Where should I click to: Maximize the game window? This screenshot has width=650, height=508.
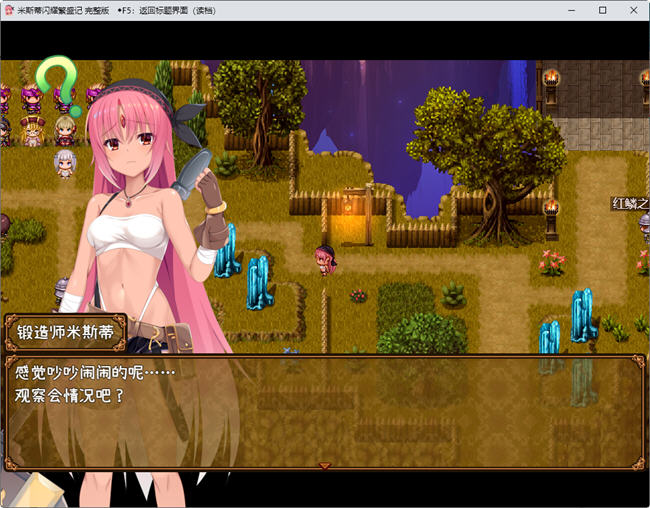tap(603, 10)
